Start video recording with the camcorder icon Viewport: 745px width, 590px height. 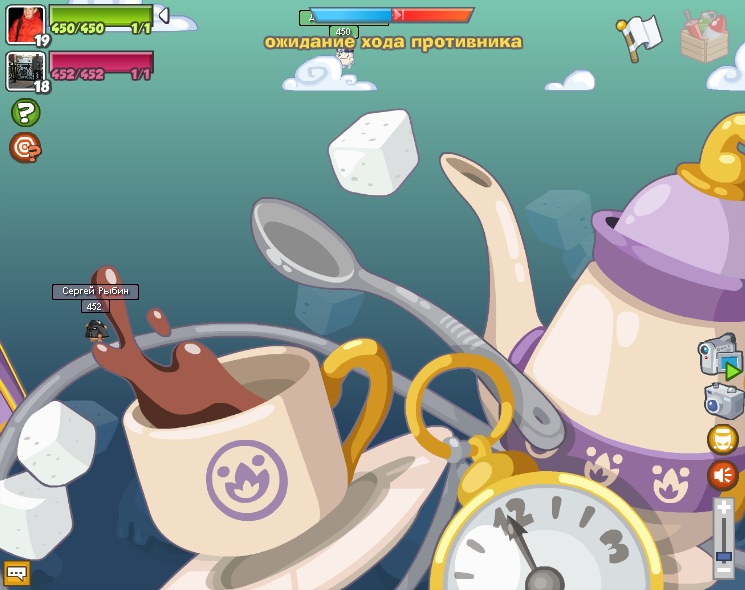720,356
